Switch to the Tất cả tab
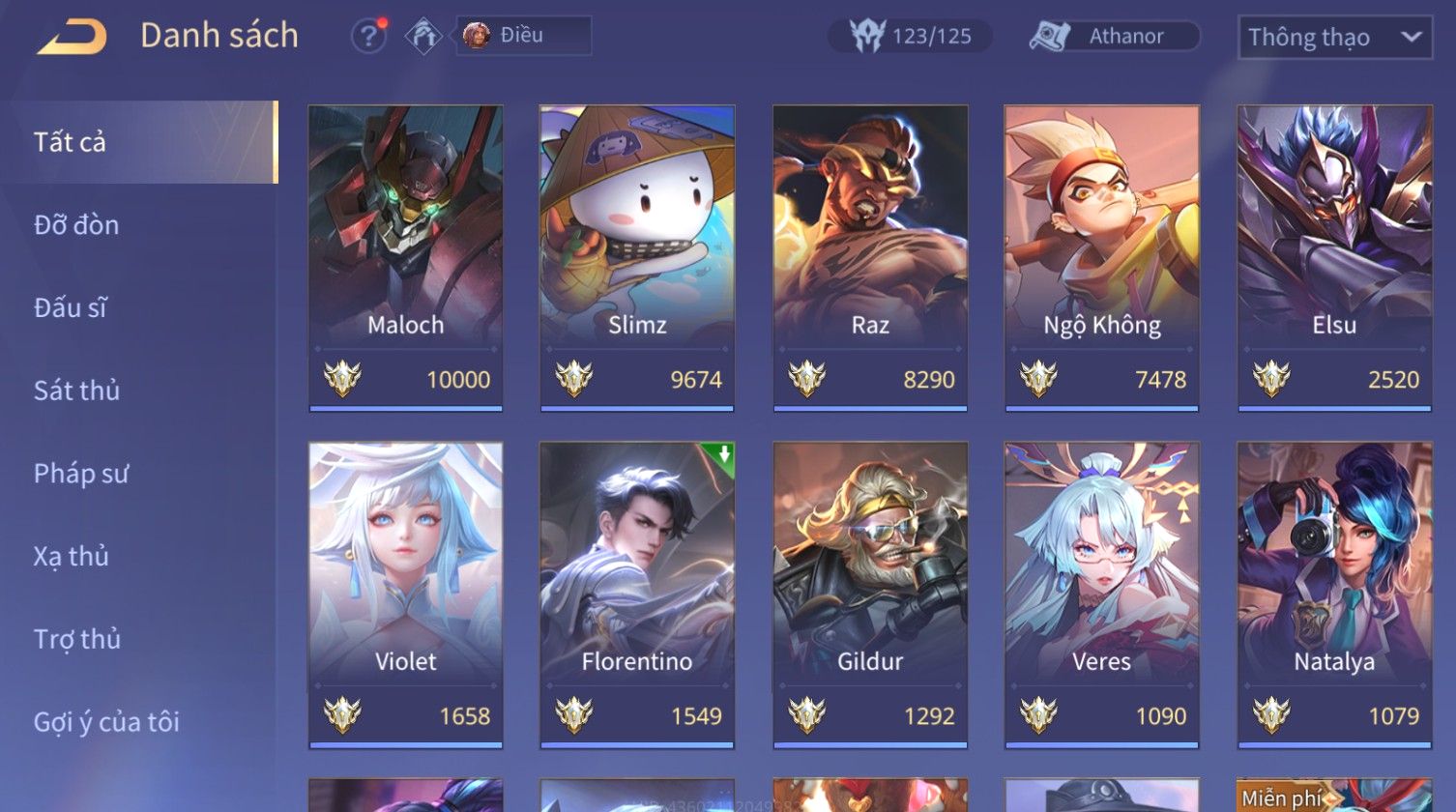1456x812 pixels. pos(70,142)
